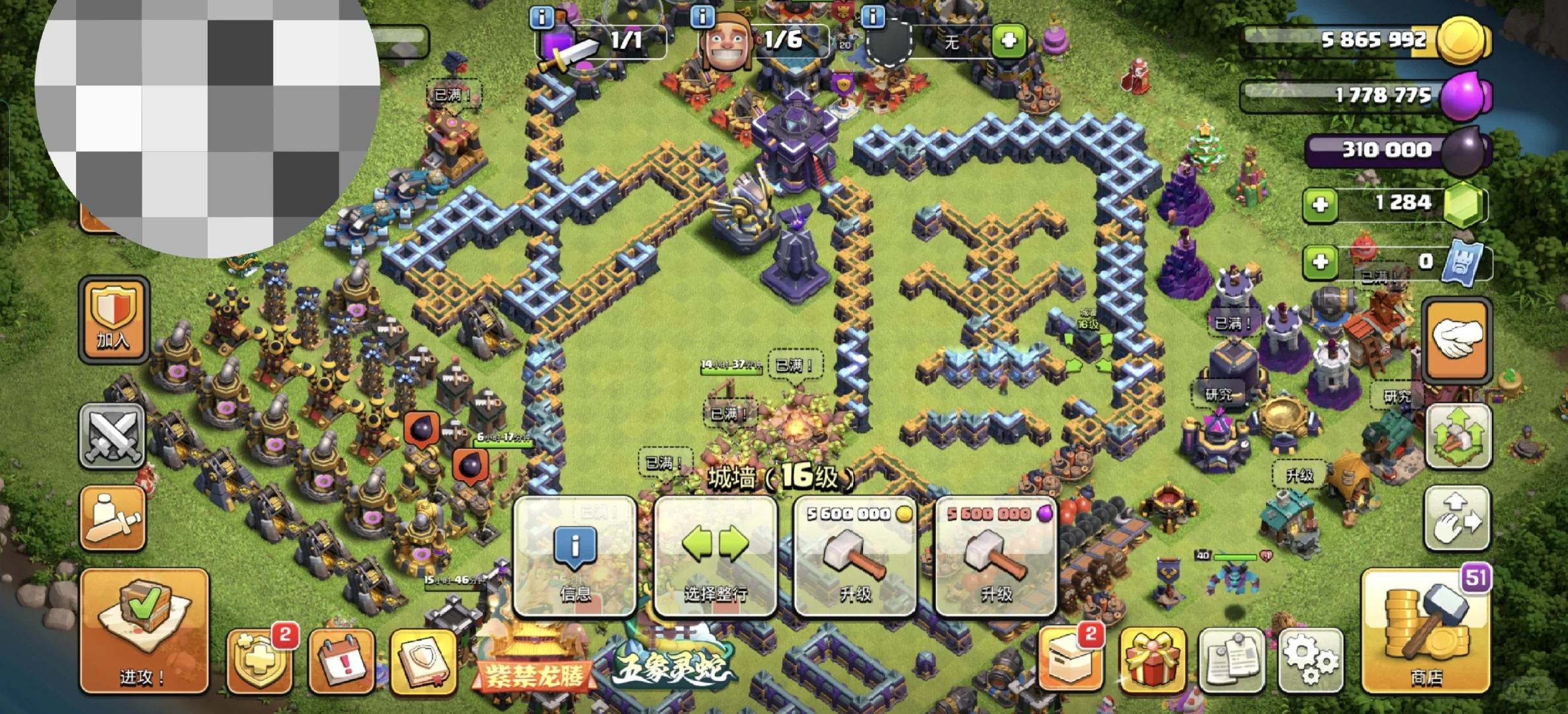The width and height of the screenshot is (1568, 714).
Task: Tap the 进攻 attack button
Action: [x=144, y=631]
